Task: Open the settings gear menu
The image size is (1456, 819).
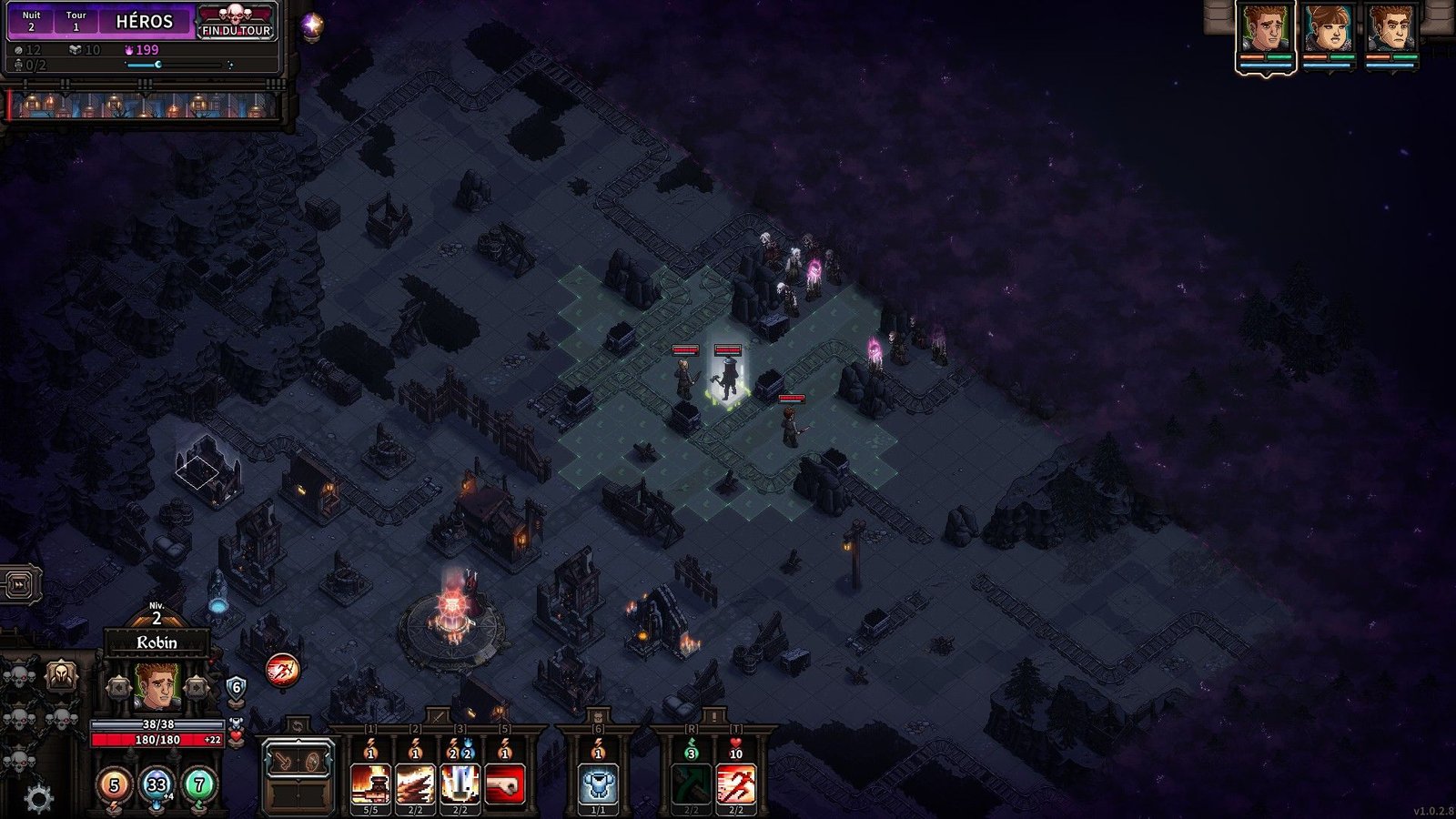Action: click(x=37, y=799)
